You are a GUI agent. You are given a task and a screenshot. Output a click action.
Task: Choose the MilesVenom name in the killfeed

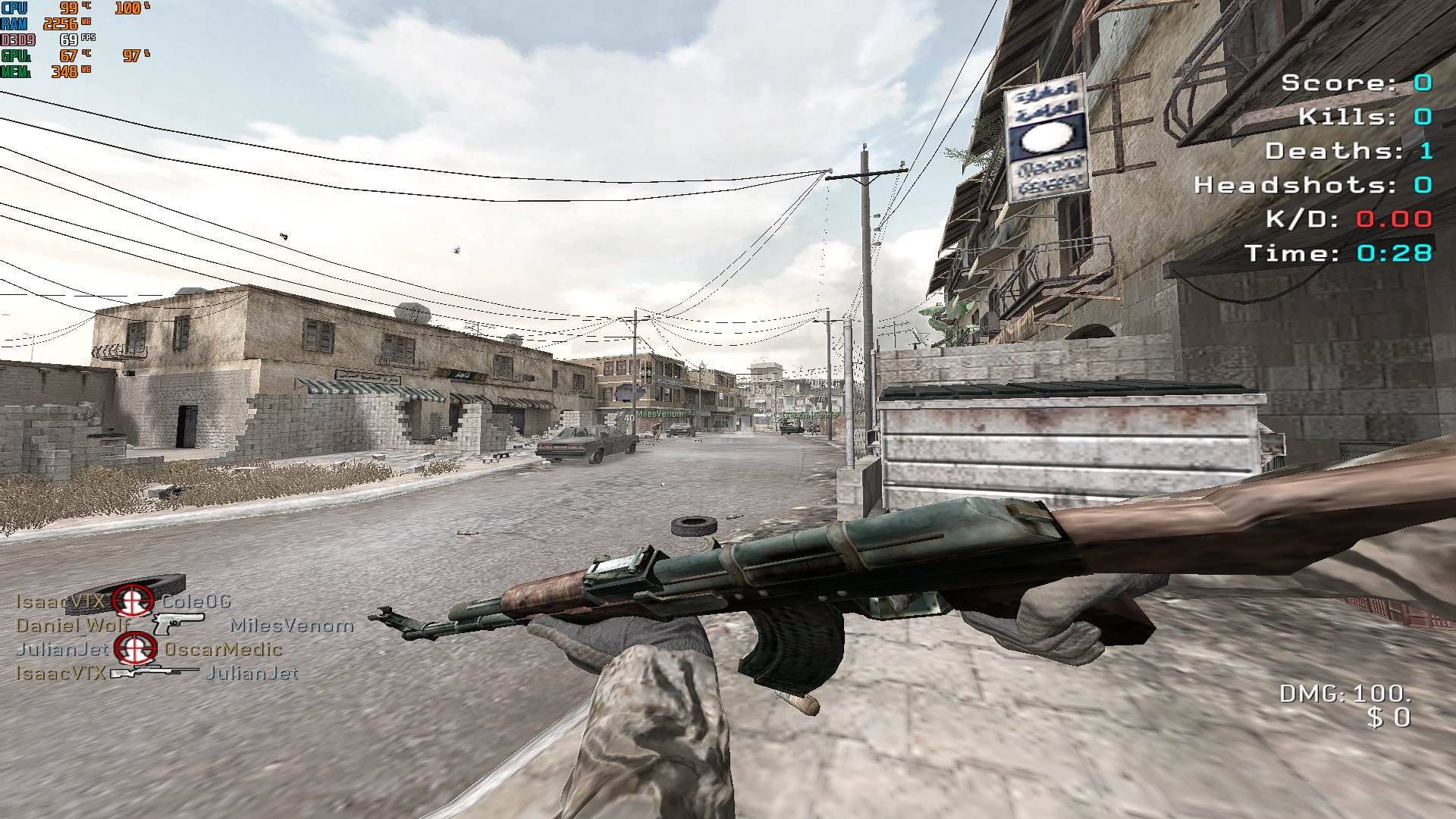coord(292,626)
